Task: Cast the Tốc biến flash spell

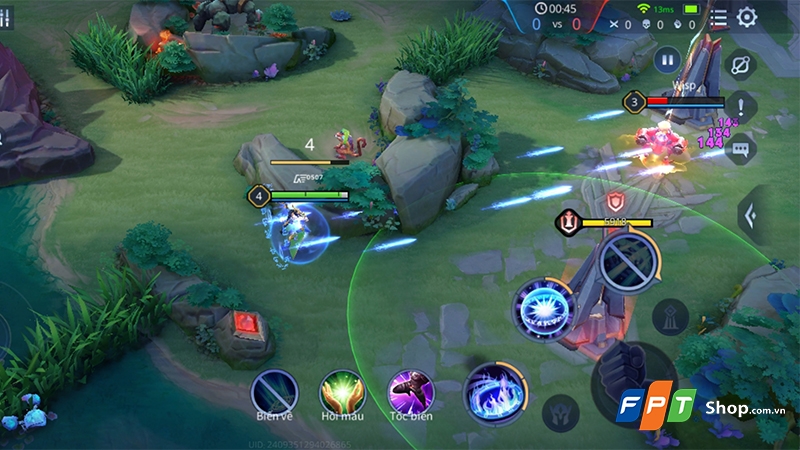Action: [x=410, y=390]
